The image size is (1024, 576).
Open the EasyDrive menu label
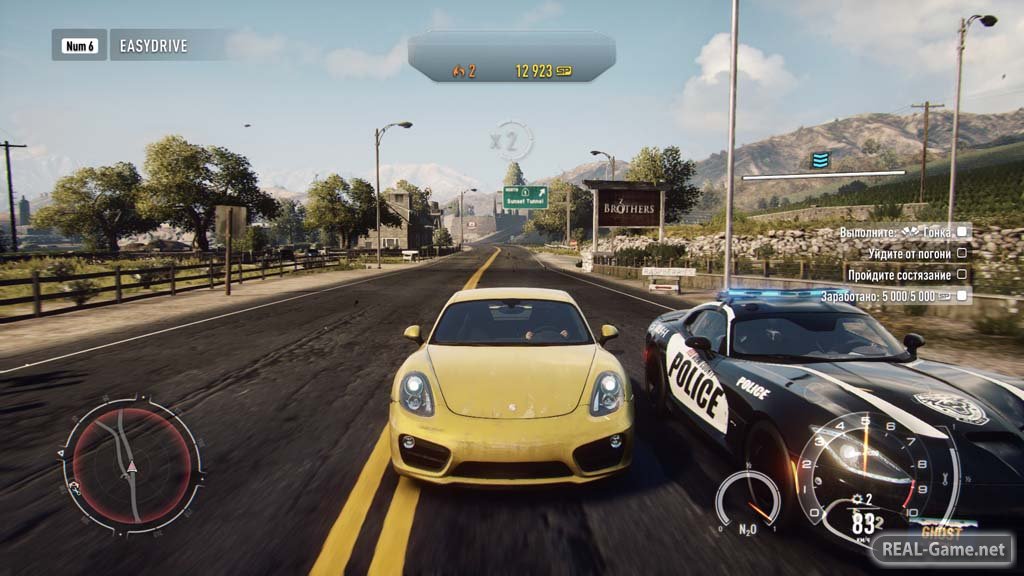click(x=150, y=45)
